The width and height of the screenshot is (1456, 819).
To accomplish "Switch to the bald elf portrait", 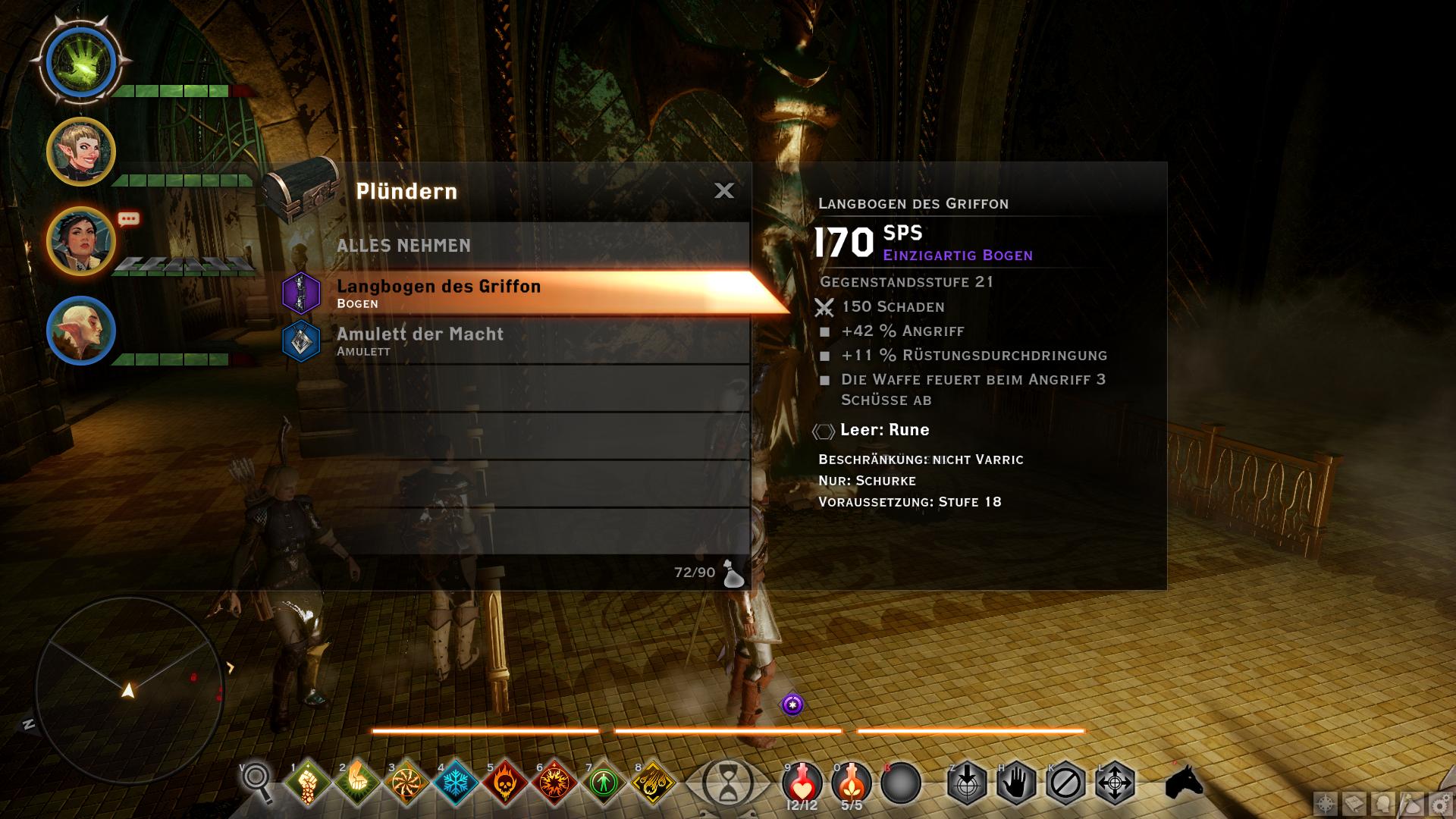I will click(x=81, y=331).
